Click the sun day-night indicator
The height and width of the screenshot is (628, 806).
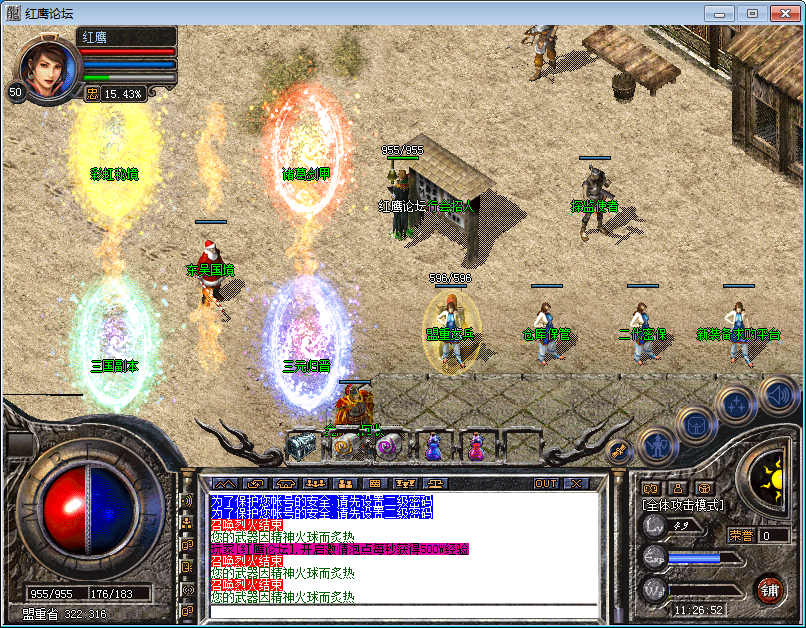[768, 474]
